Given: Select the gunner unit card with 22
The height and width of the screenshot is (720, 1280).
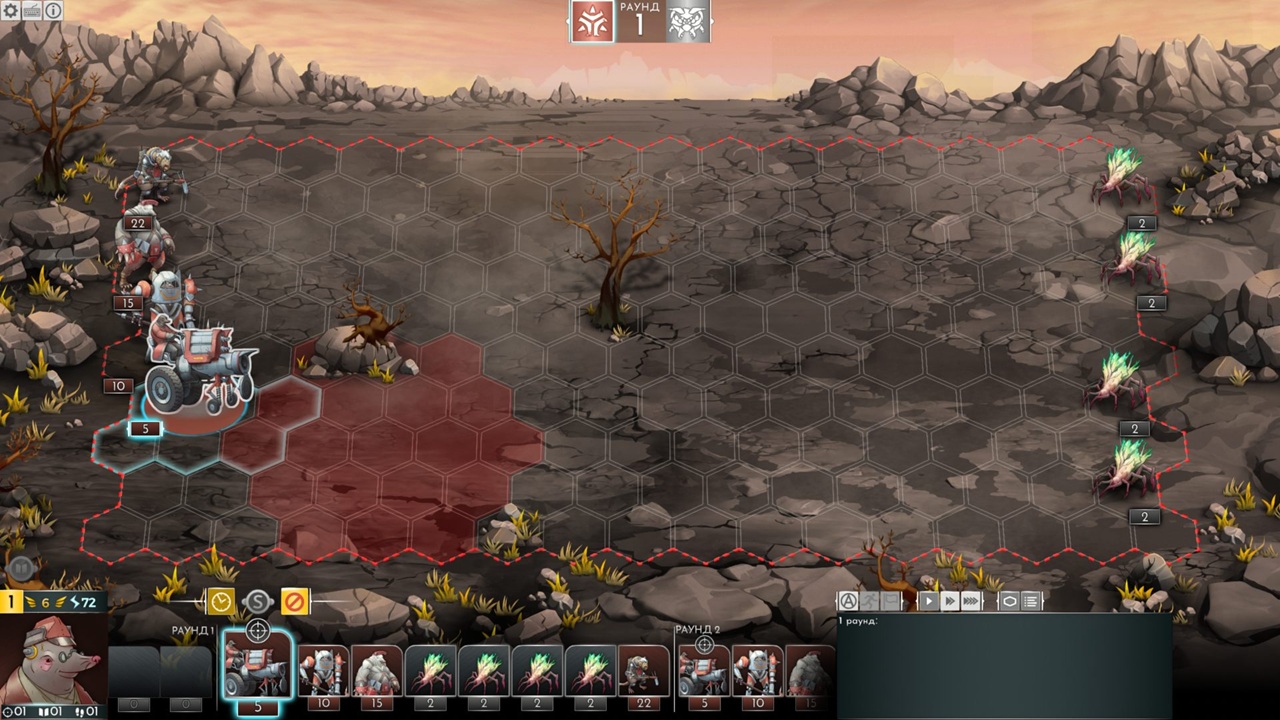Looking at the screenshot, I should [644, 670].
